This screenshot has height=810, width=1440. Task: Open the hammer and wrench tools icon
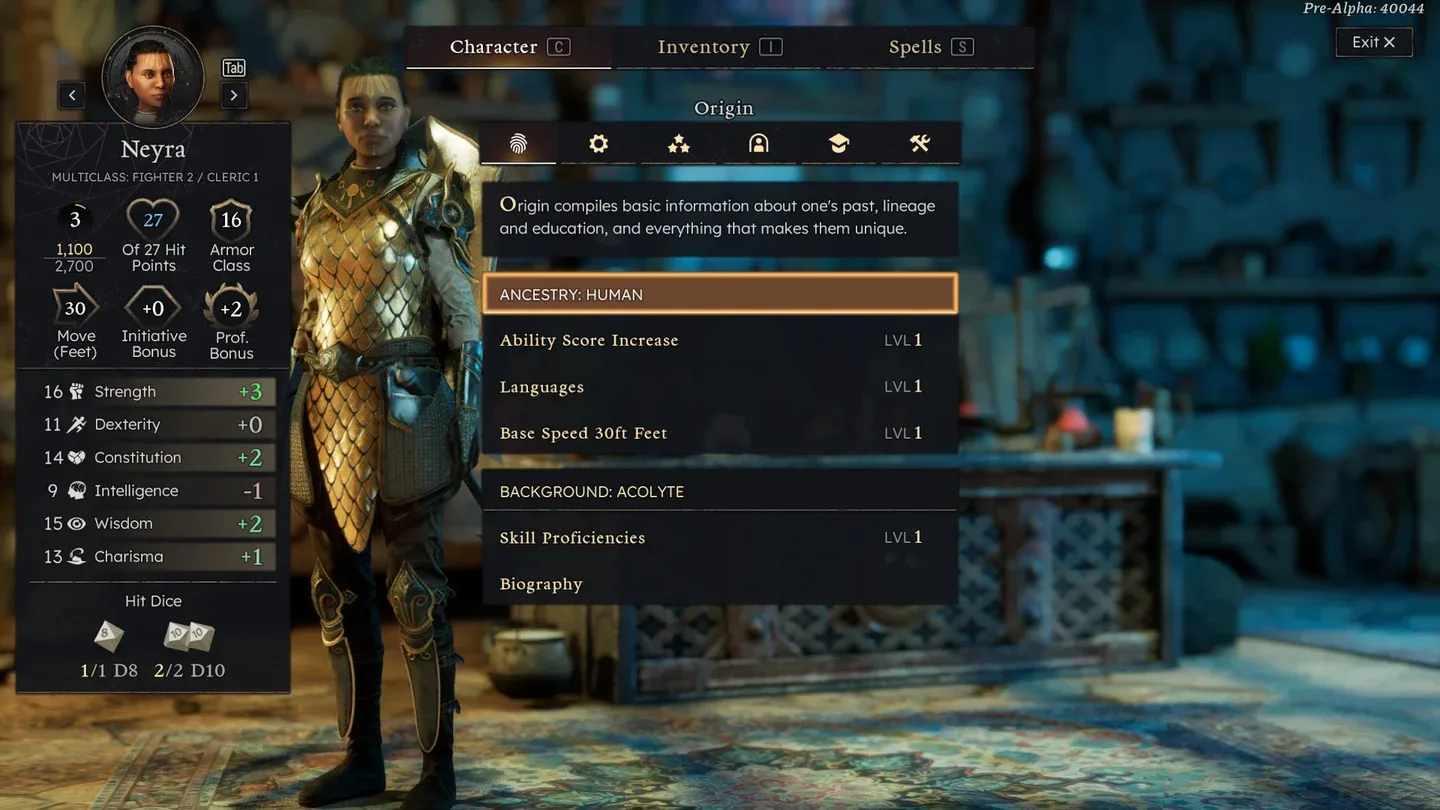click(x=918, y=143)
